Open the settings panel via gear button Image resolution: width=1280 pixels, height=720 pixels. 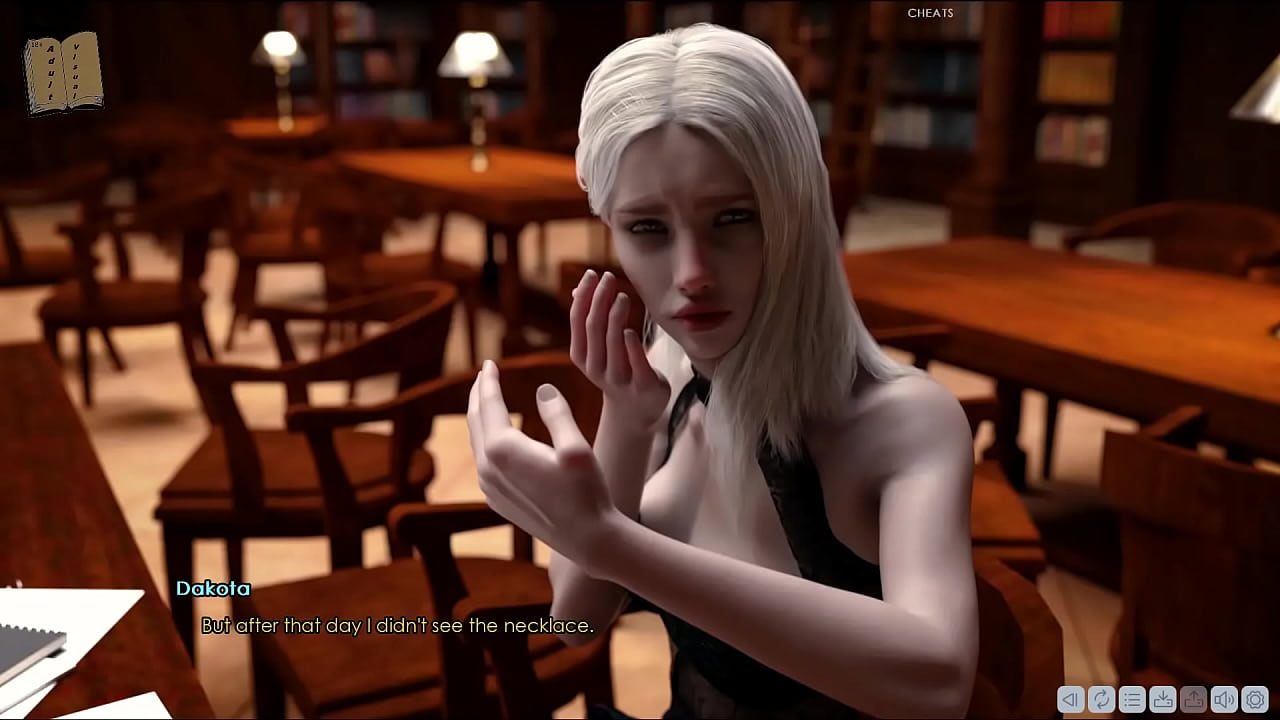(x=1255, y=700)
